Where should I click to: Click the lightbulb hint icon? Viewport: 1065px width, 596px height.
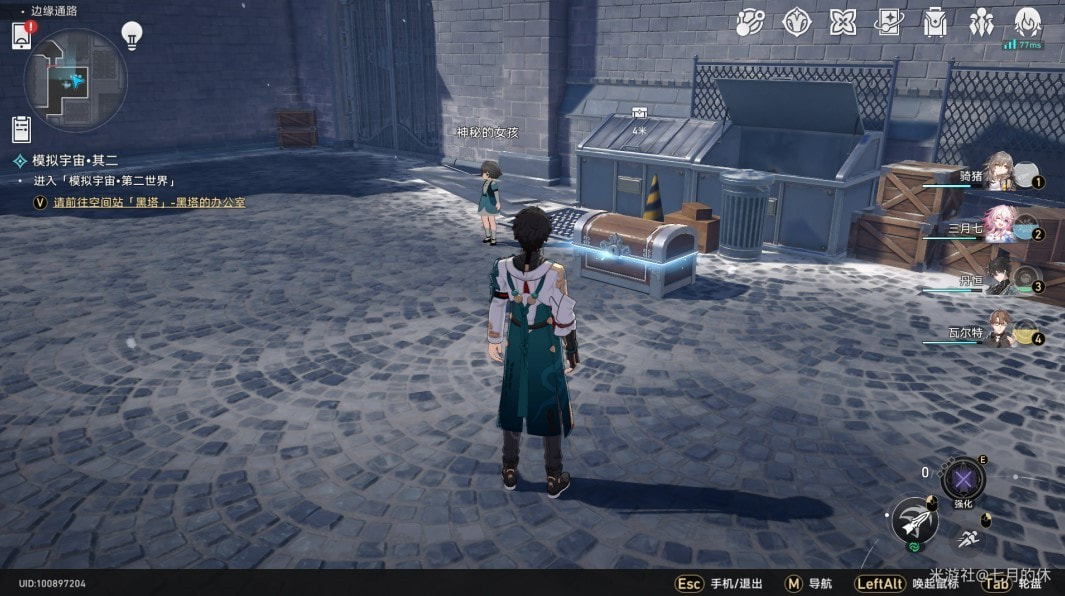[x=131, y=35]
